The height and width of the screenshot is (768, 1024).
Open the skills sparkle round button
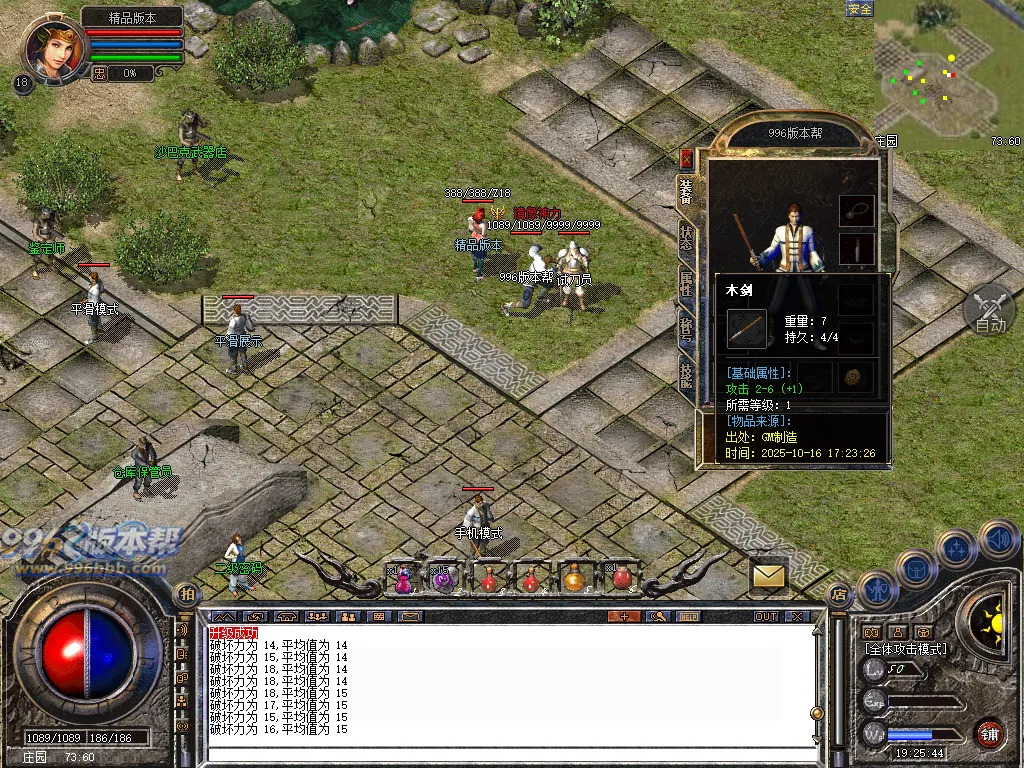957,549
